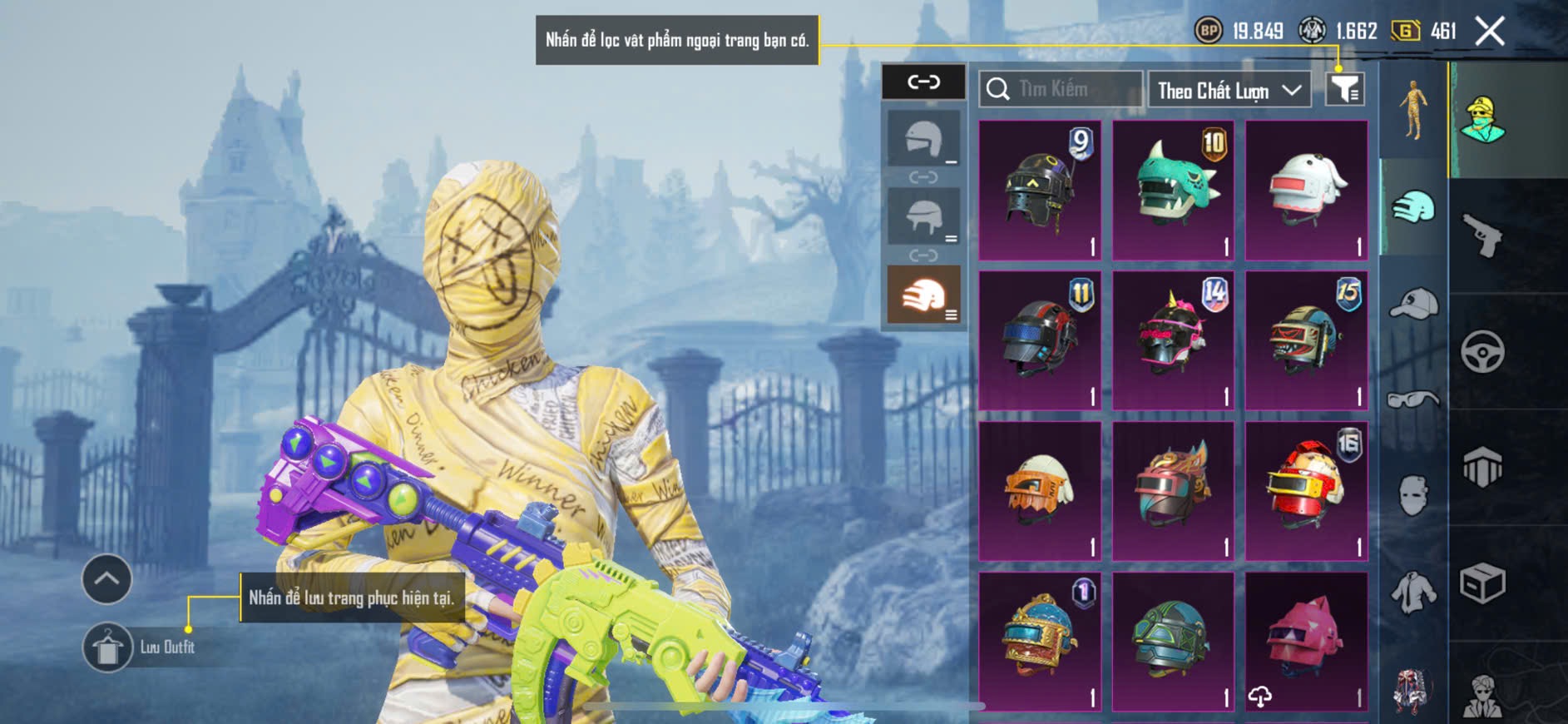Switch to the cap headwear category

point(1413,303)
